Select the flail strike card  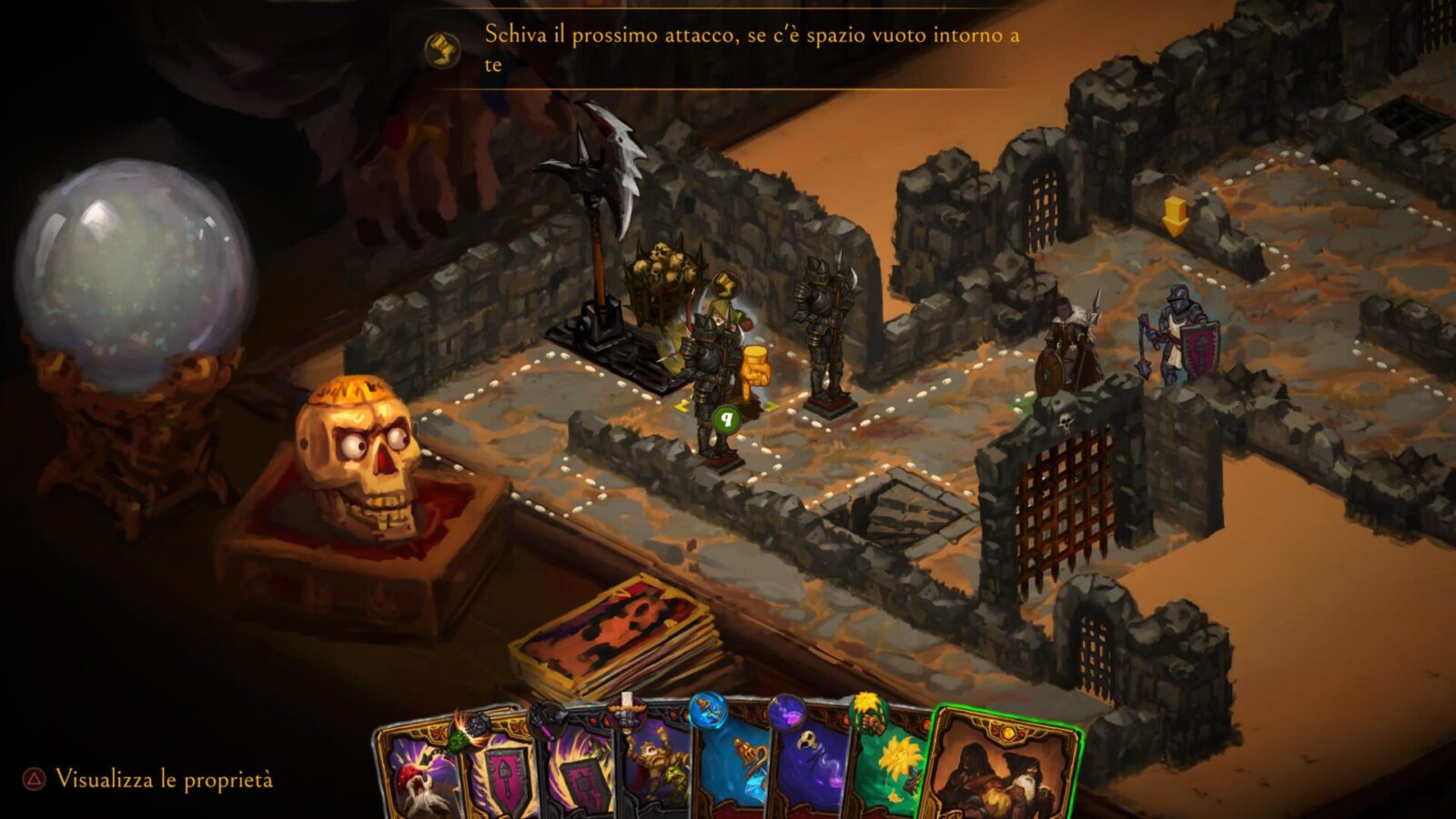pyautogui.click(x=414, y=773)
